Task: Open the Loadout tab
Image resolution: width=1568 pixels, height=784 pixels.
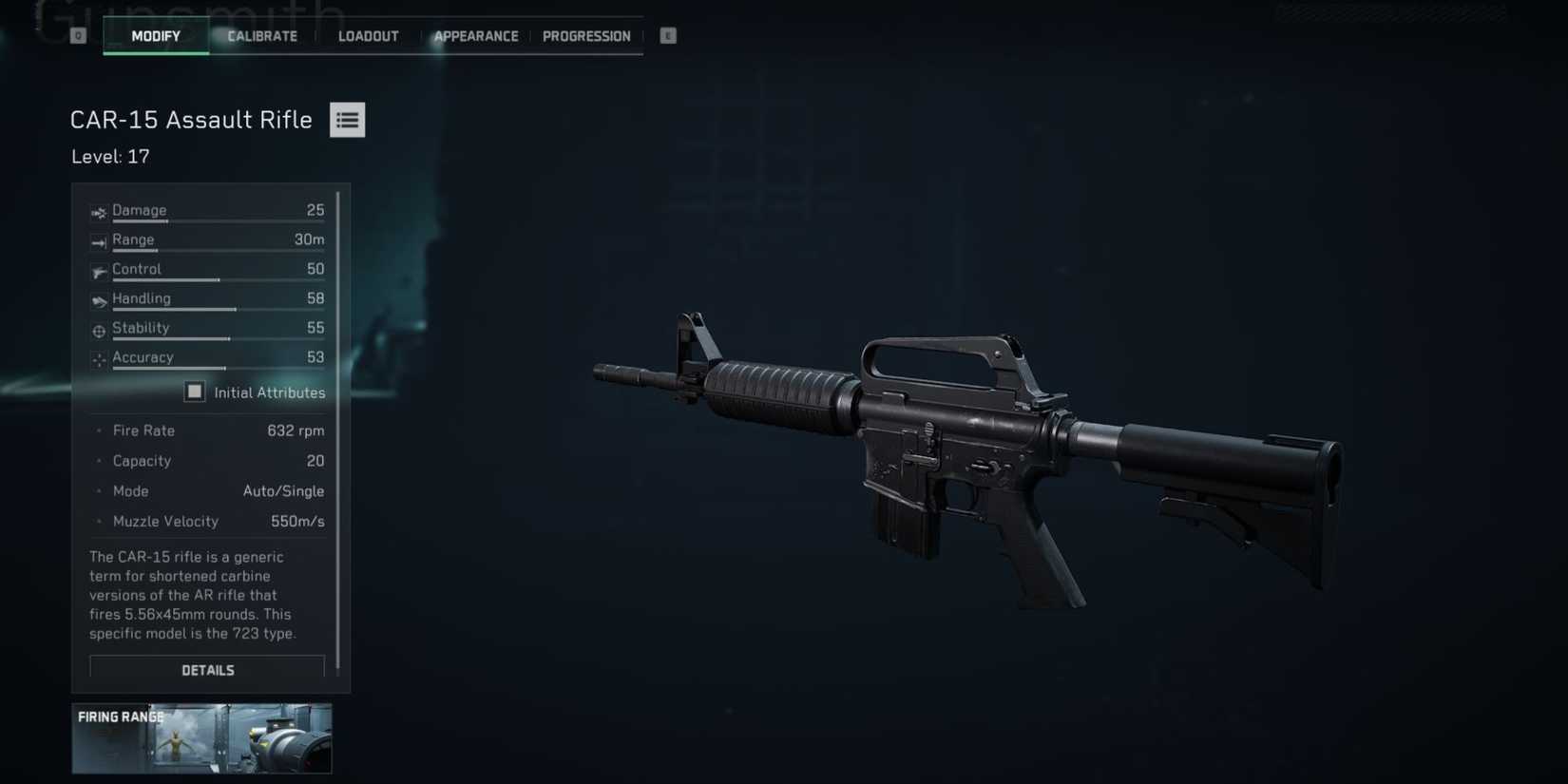Action: pyautogui.click(x=368, y=35)
